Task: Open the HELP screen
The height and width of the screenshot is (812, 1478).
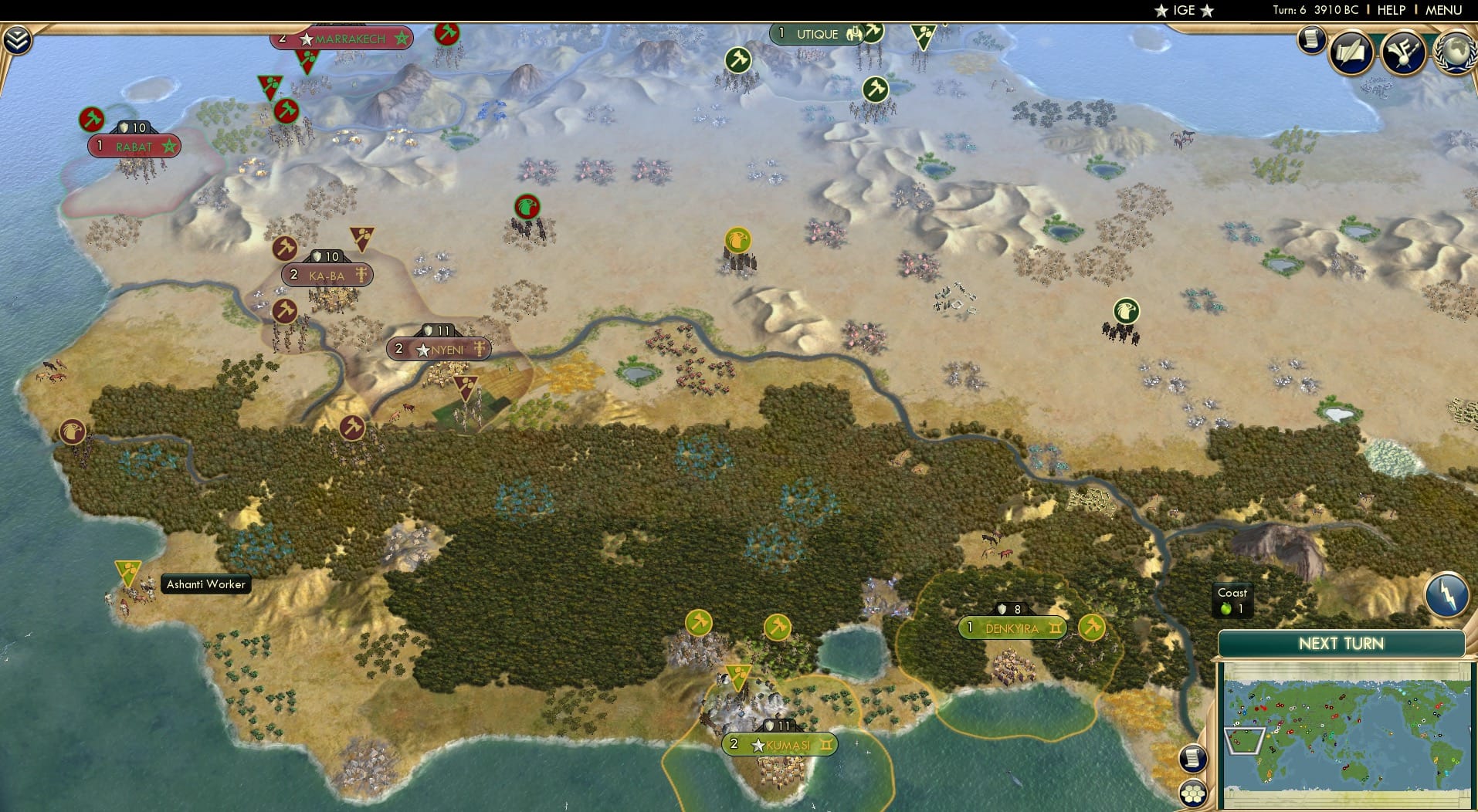Action: pos(1391,10)
